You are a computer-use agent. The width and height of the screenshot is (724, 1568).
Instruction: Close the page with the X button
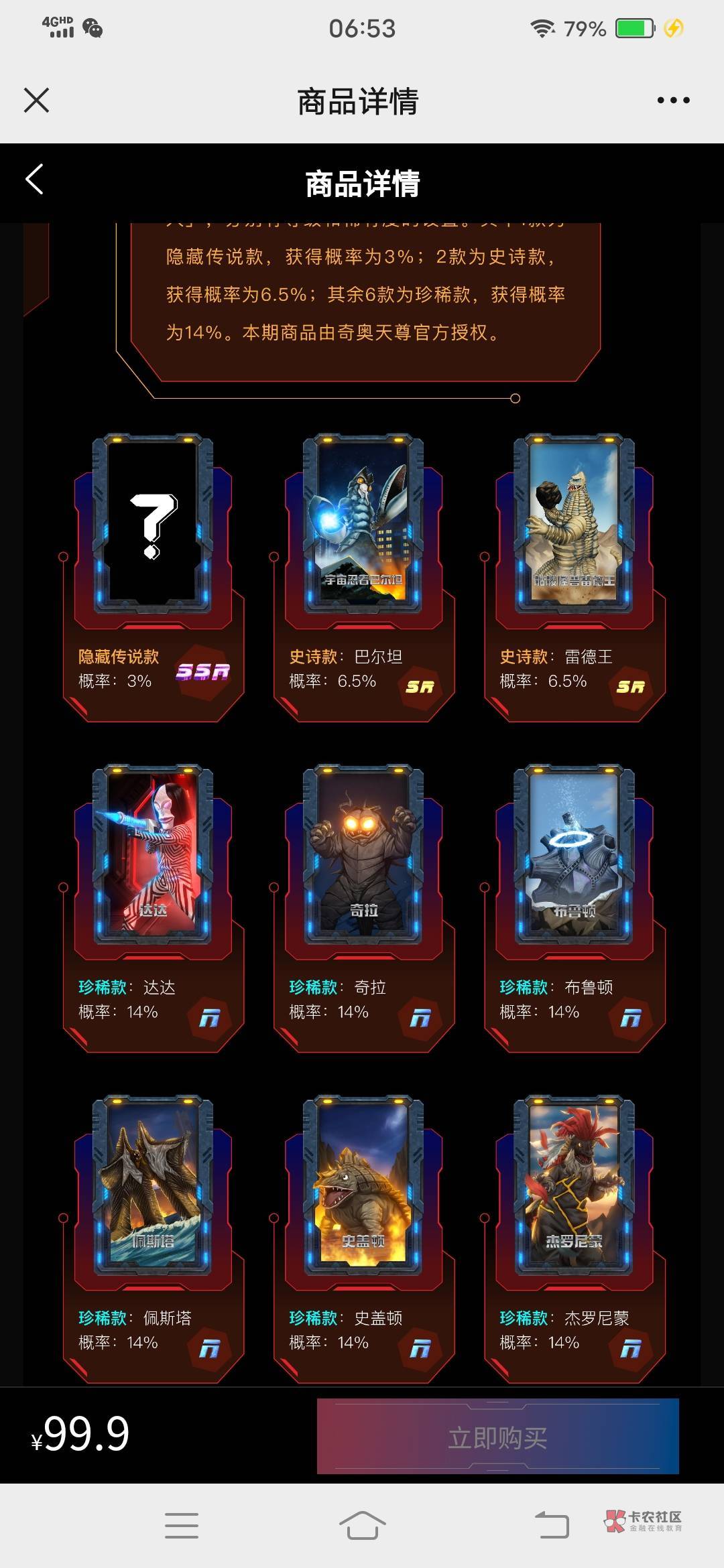point(36,101)
